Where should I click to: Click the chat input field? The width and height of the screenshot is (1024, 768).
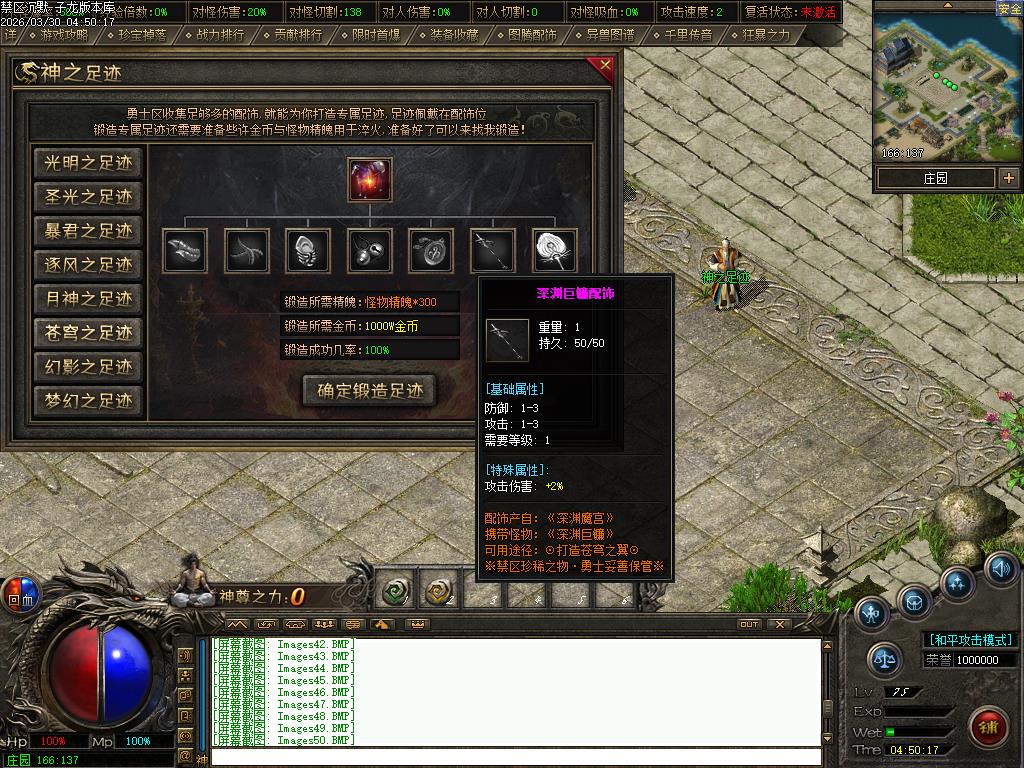tap(515, 758)
